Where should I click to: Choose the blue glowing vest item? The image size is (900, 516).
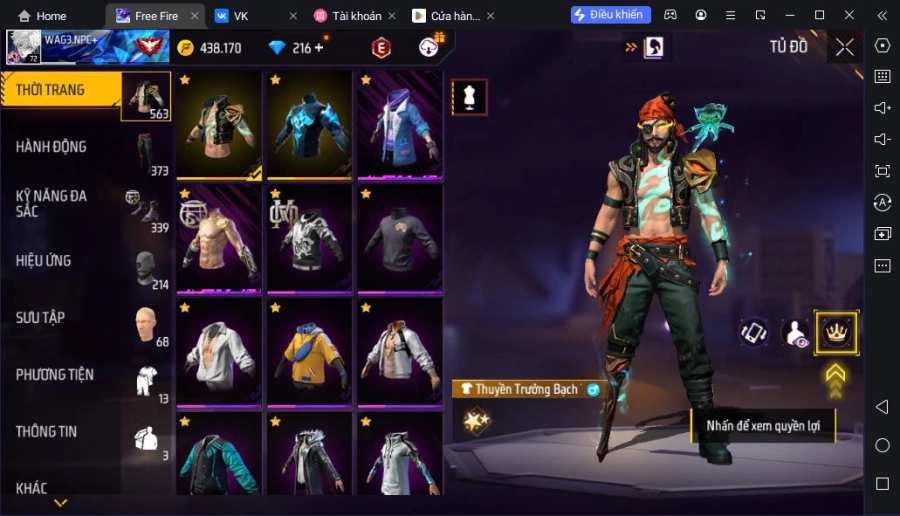click(x=310, y=126)
